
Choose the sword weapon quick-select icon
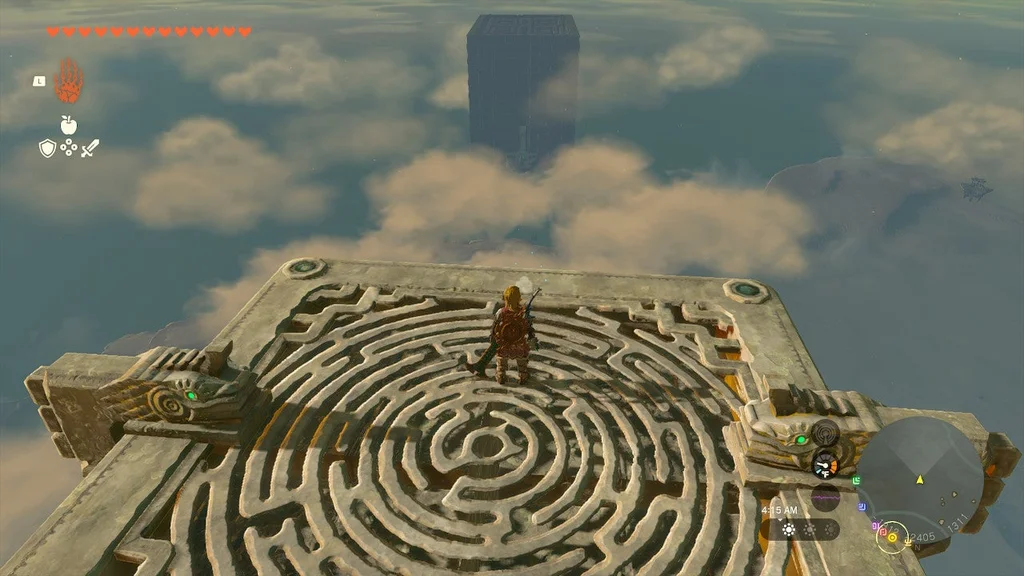click(90, 148)
